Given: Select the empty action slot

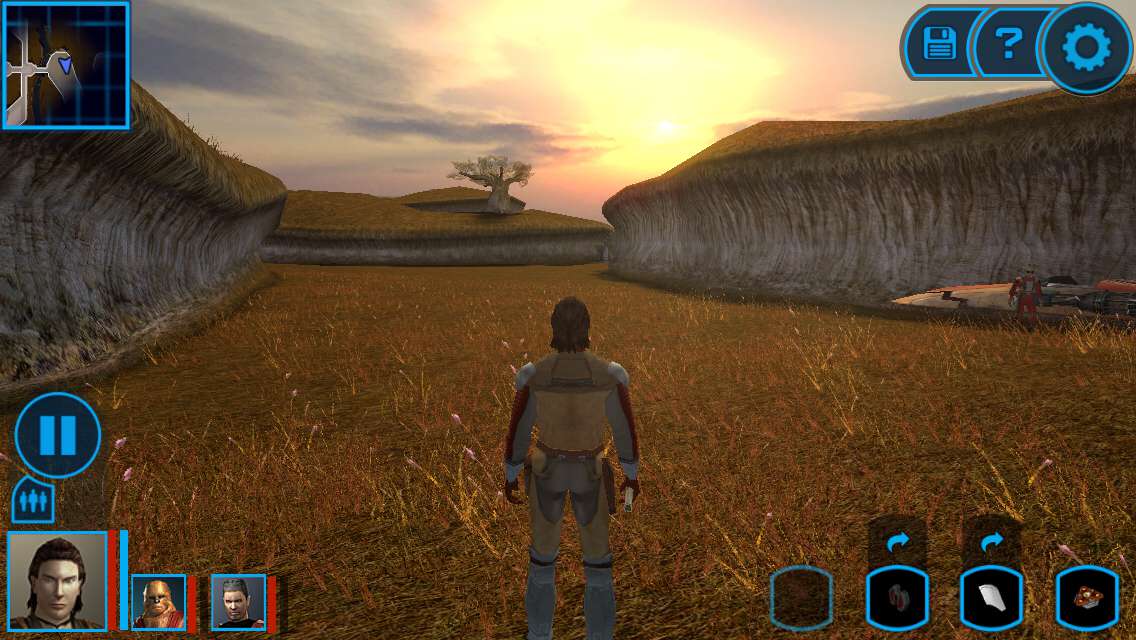Looking at the screenshot, I should (x=801, y=598).
